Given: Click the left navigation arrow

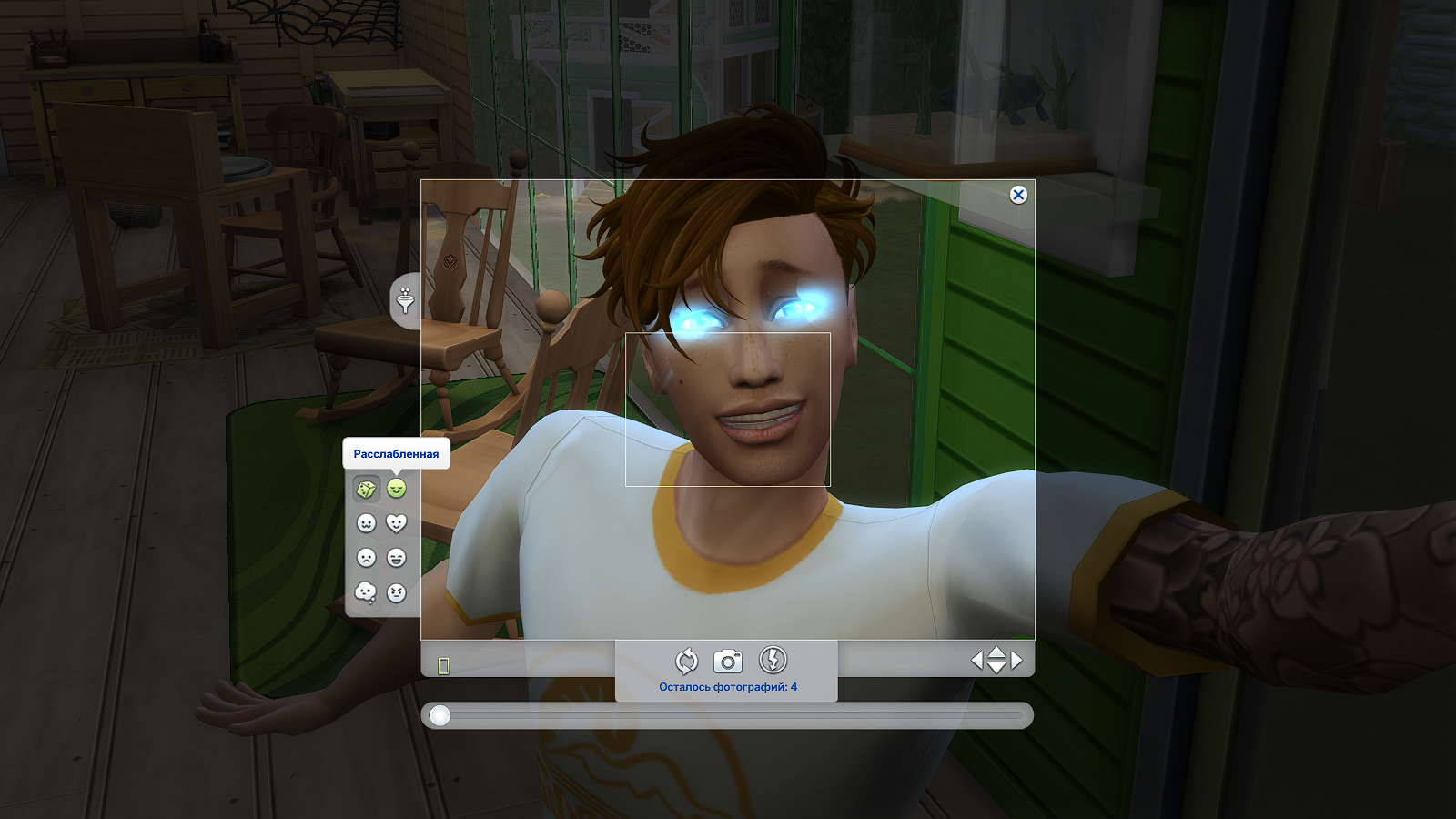Looking at the screenshot, I should click(978, 660).
